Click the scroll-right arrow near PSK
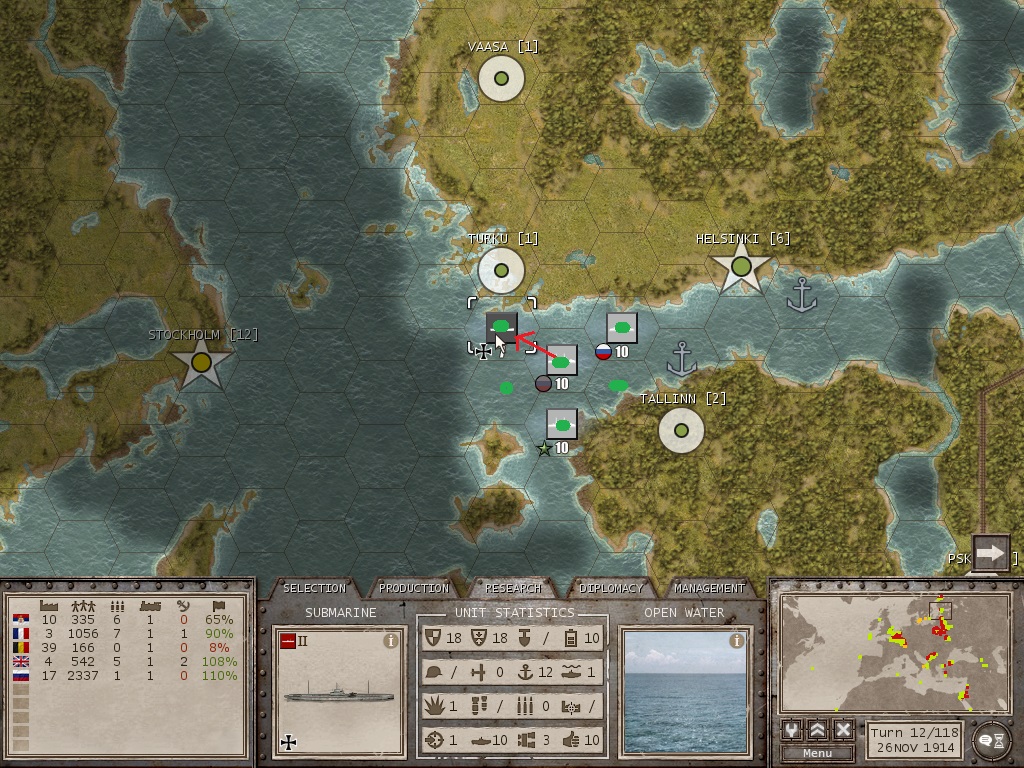Image resolution: width=1024 pixels, height=768 pixels. [x=990, y=553]
